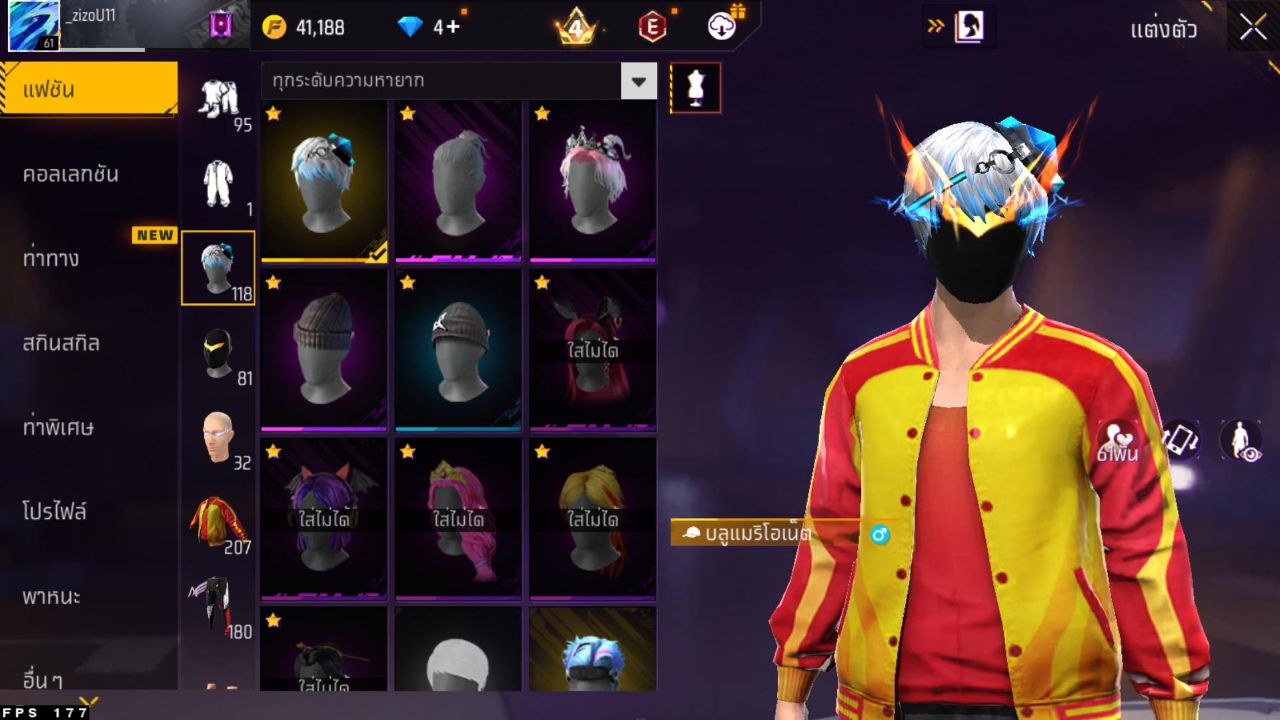The image size is (1280, 720).
Task: Open the cloud download icon in the top bar
Action: (x=719, y=27)
